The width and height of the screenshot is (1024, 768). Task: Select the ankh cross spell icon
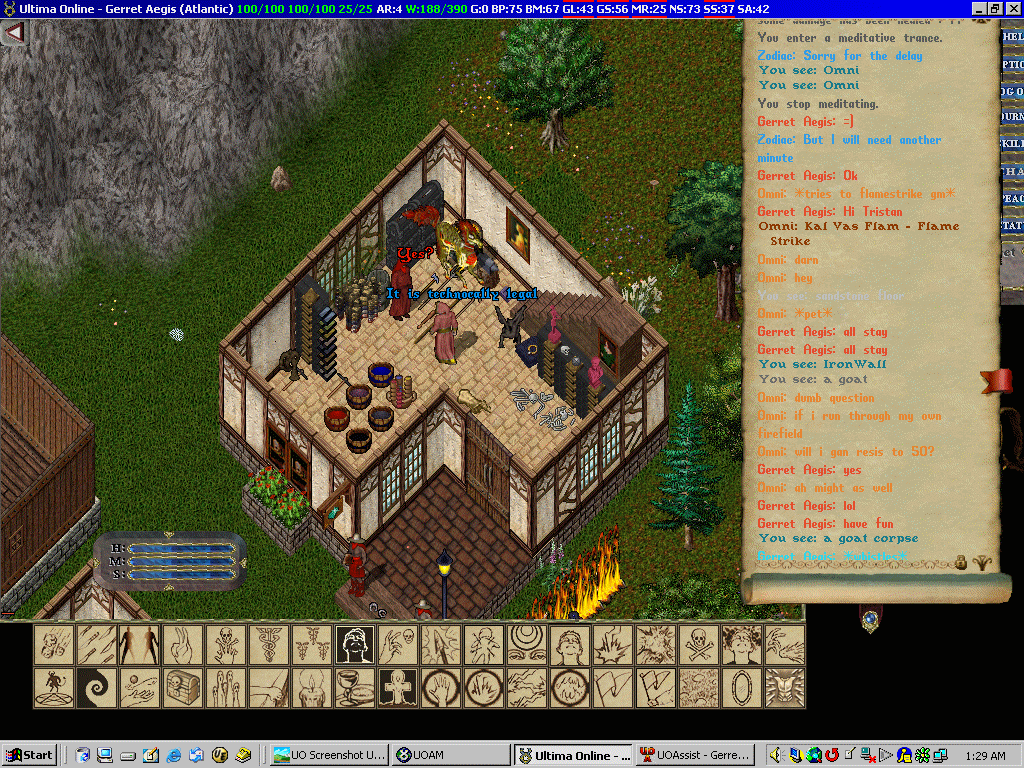click(x=398, y=688)
